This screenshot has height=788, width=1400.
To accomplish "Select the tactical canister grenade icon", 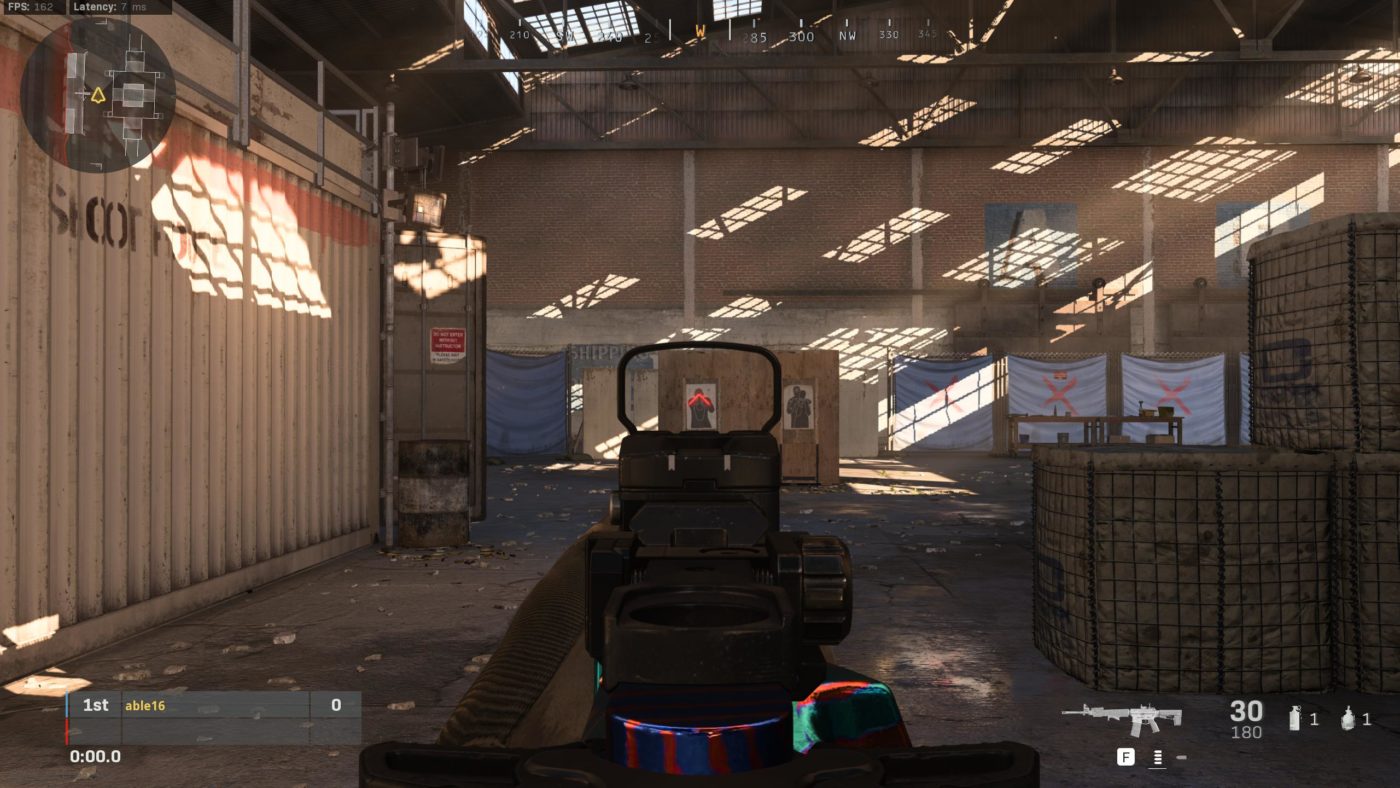I will pyautogui.click(x=1295, y=717).
